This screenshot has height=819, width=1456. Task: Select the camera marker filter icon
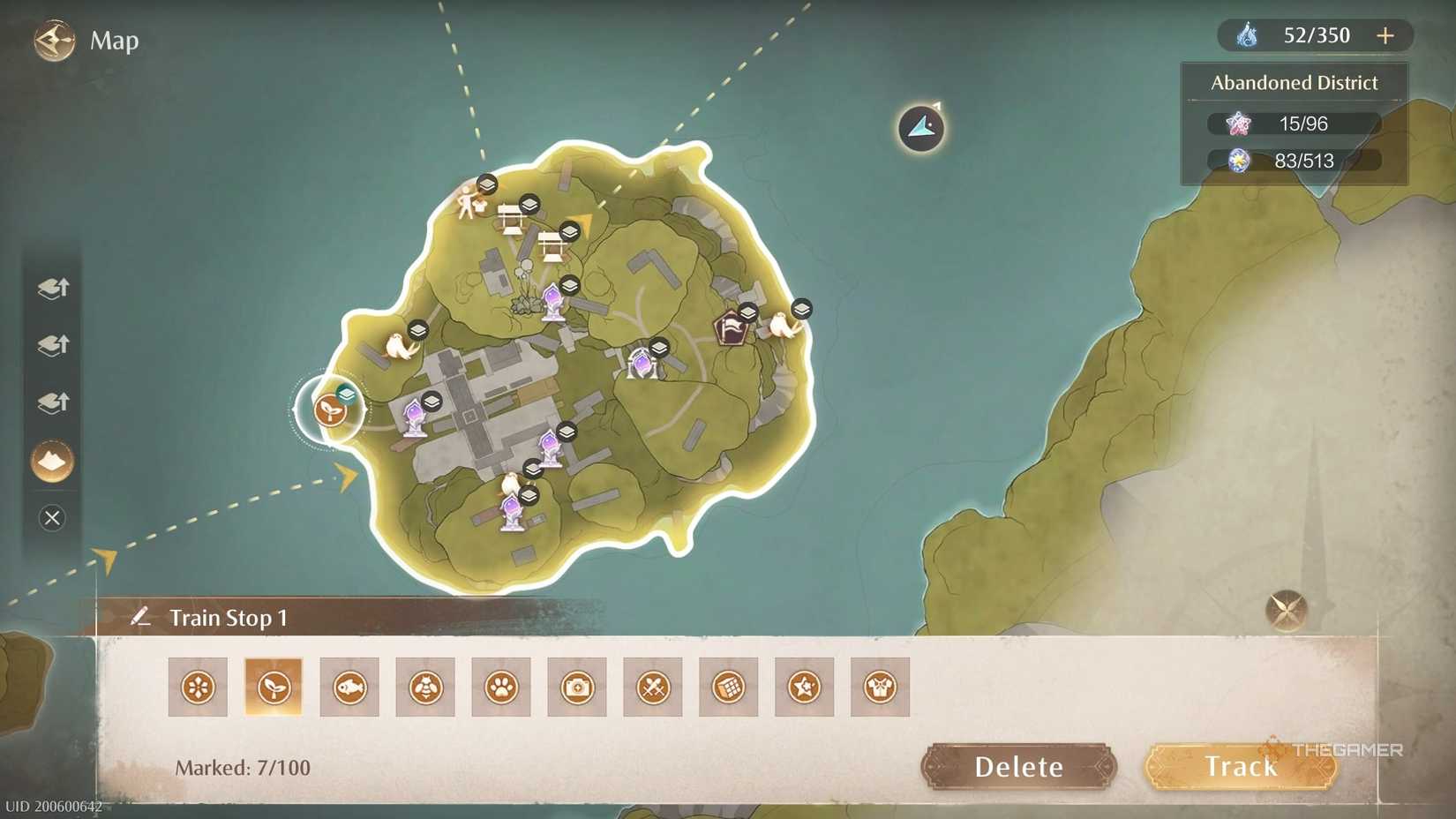tap(577, 687)
